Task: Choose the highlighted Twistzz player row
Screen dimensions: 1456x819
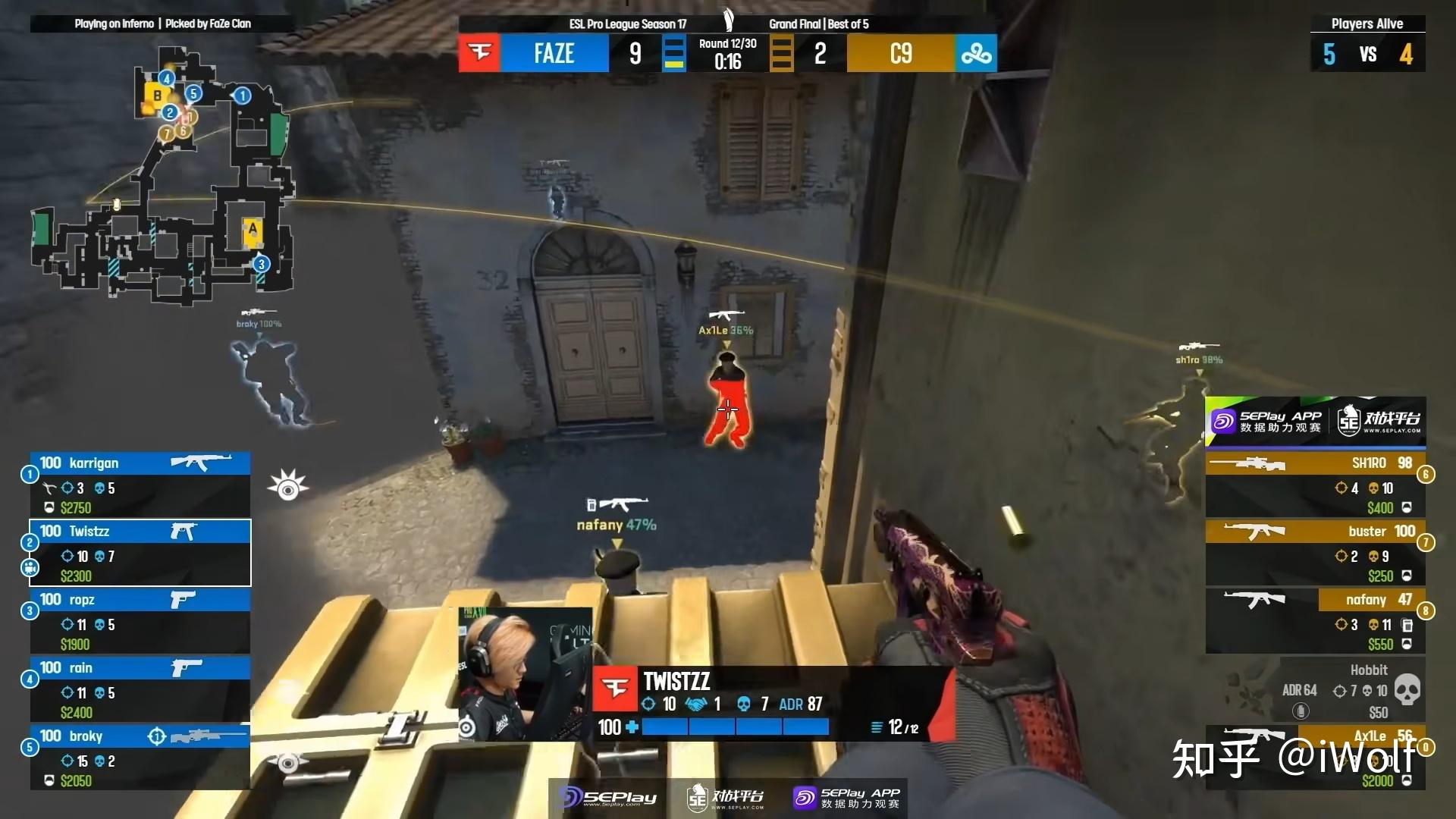Action: 140,553
